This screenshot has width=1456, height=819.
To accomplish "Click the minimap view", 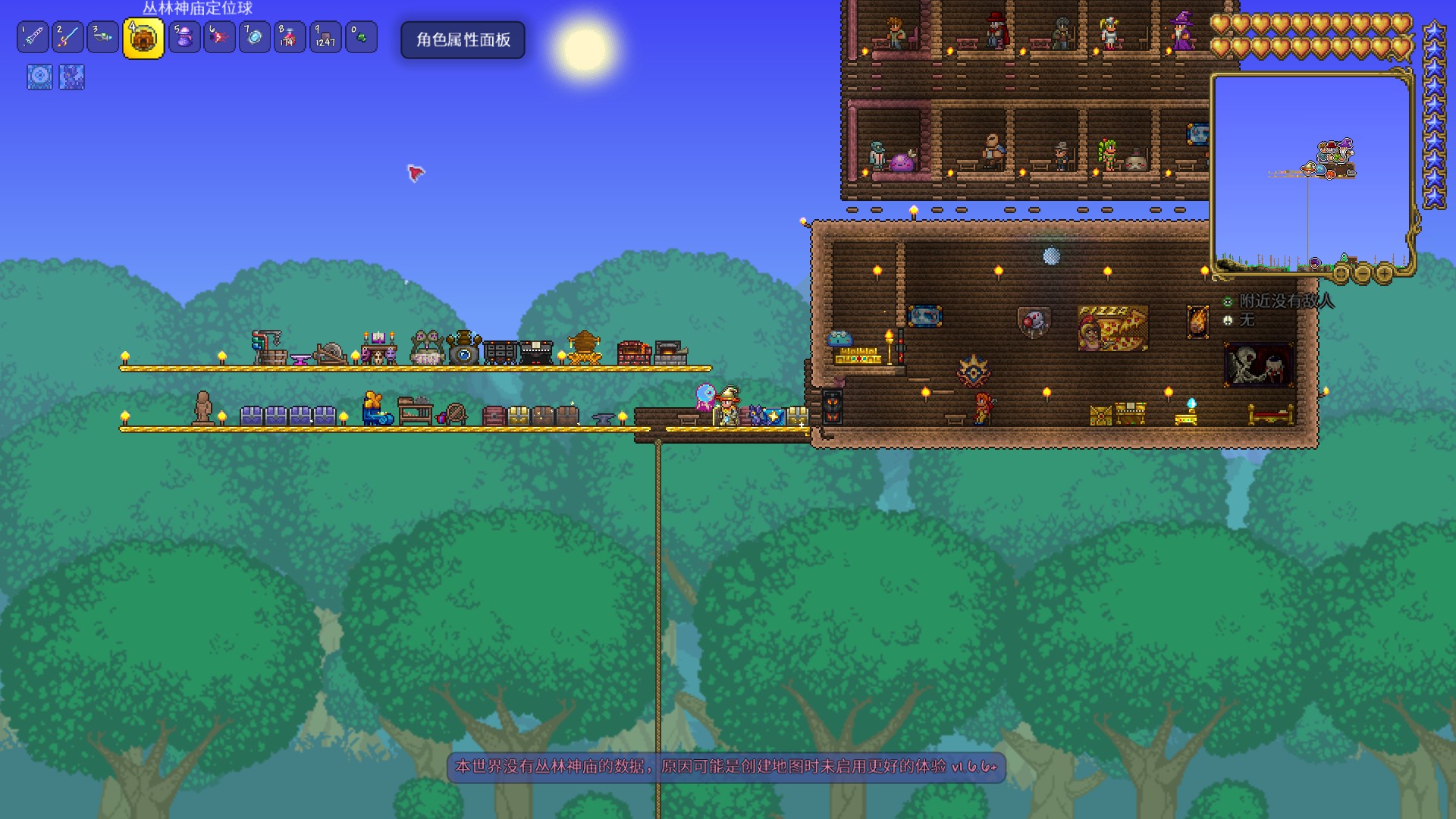I will (1311, 171).
